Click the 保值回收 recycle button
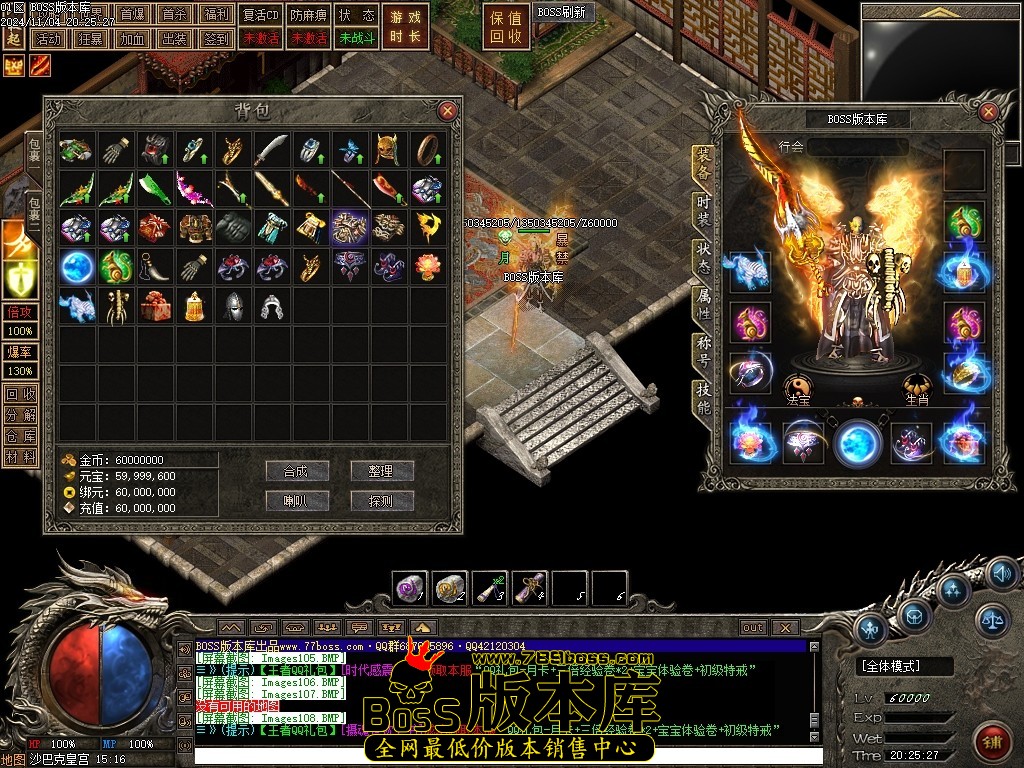 point(506,27)
